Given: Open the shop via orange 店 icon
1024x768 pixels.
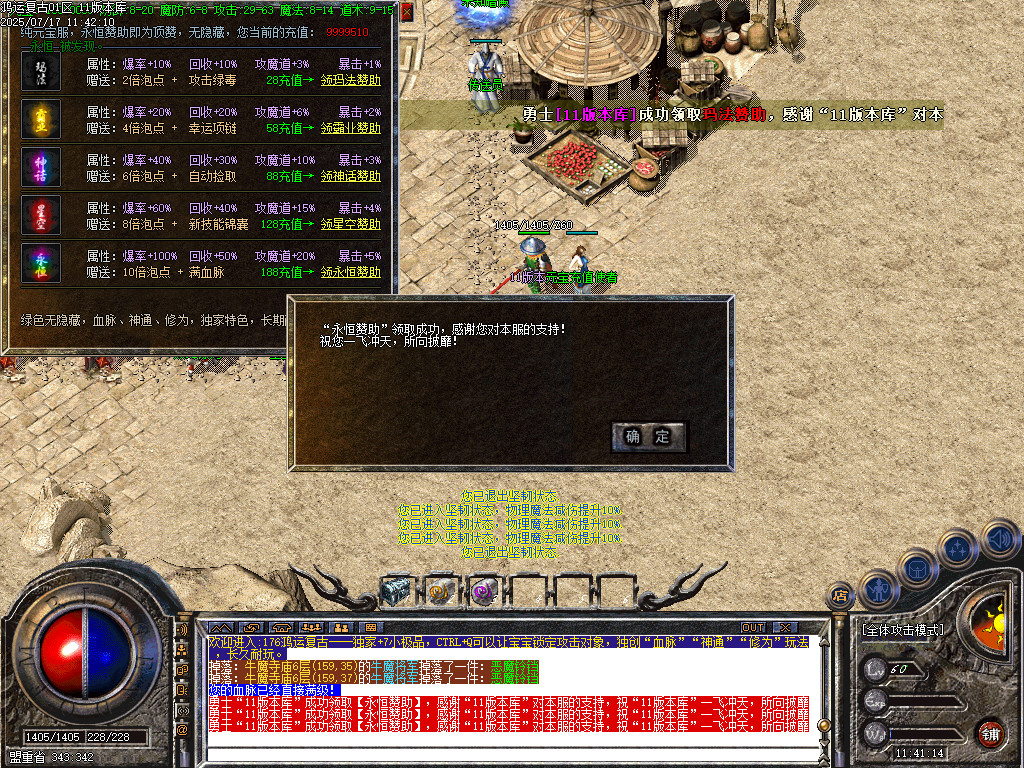Looking at the screenshot, I should [x=840, y=597].
